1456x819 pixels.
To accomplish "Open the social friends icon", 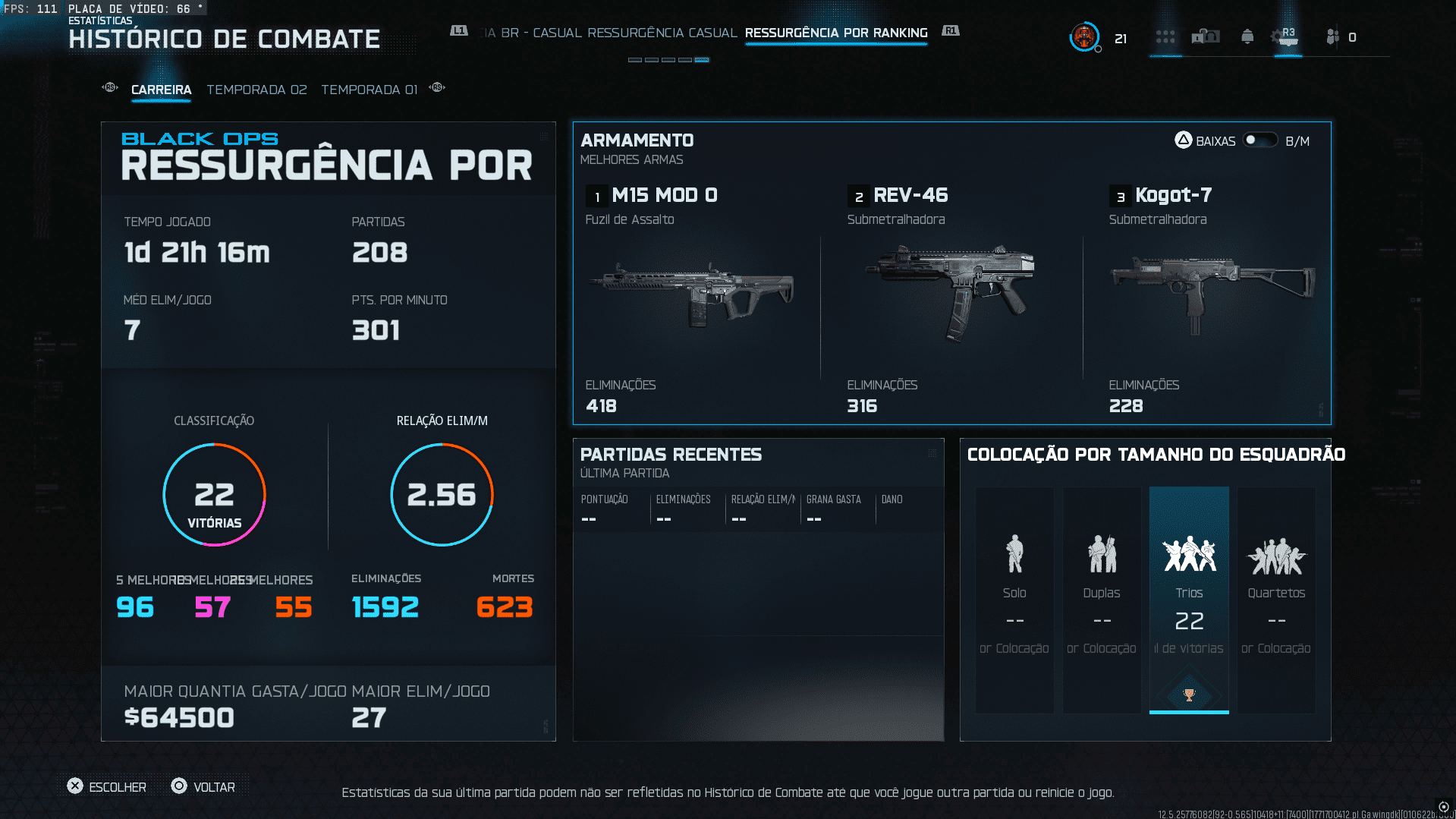I will pyautogui.click(x=1333, y=36).
